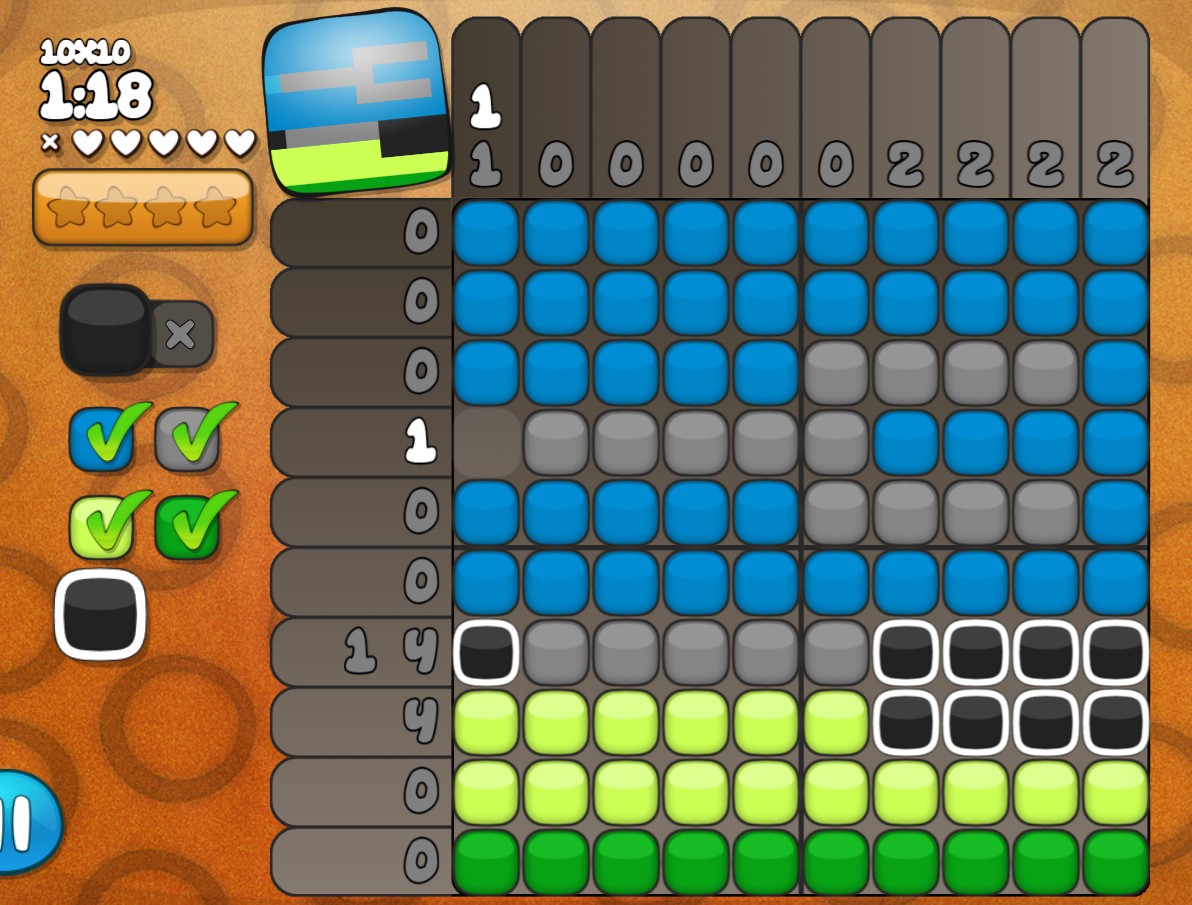The image size is (1192, 905).
Task: Pick the gray color swatch
Action: pyautogui.click(x=187, y=439)
